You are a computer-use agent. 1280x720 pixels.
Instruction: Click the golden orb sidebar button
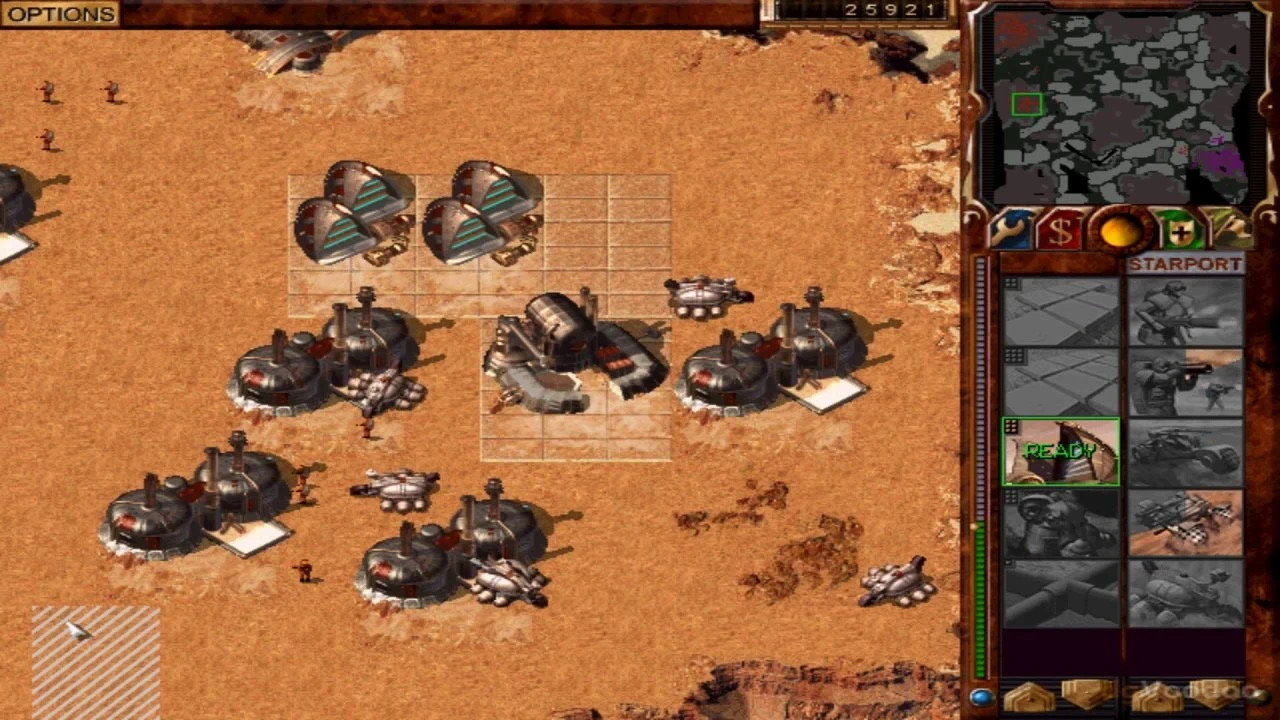click(1120, 232)
